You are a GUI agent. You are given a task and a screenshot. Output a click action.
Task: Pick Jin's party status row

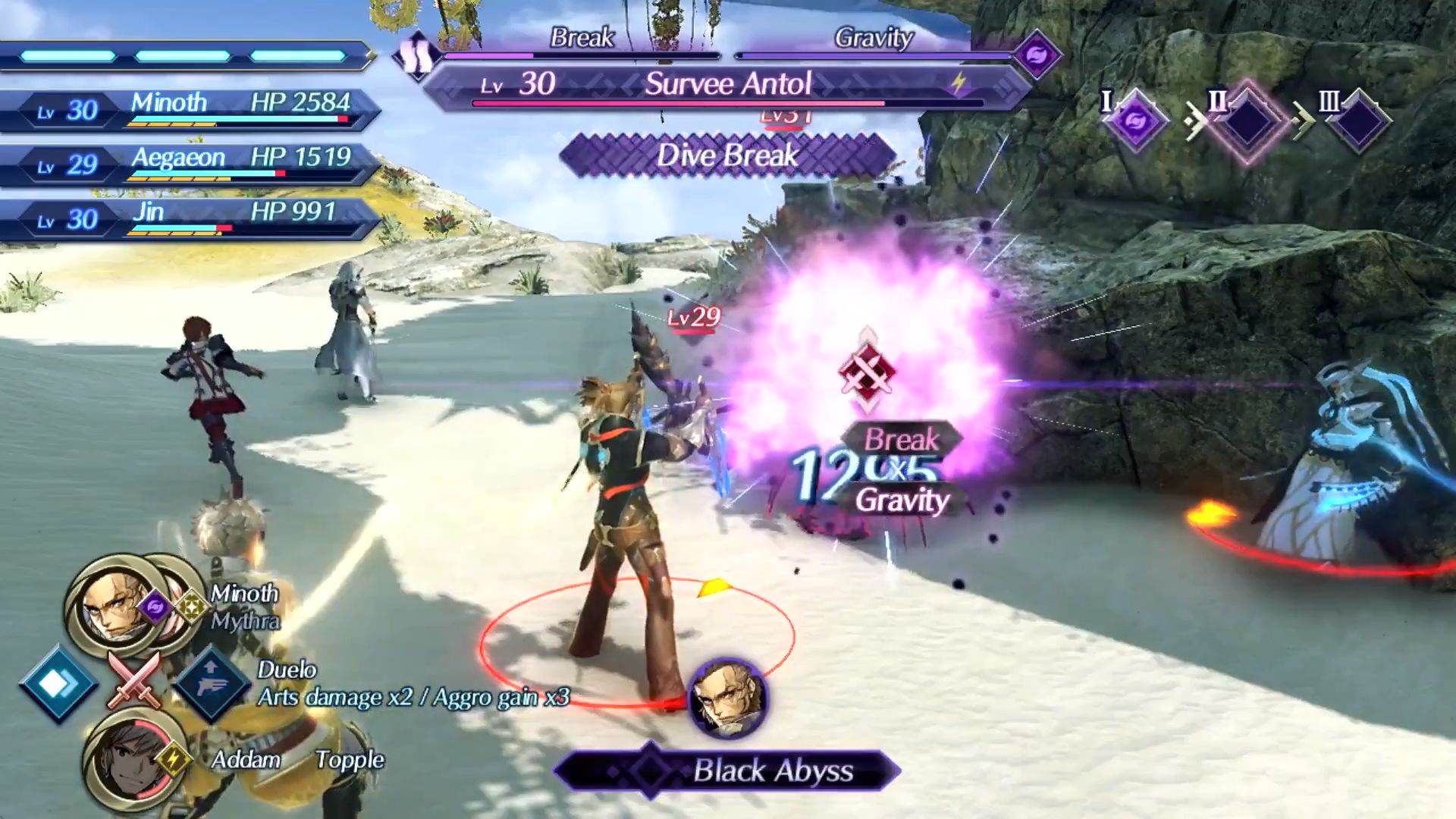coord(190,218)
